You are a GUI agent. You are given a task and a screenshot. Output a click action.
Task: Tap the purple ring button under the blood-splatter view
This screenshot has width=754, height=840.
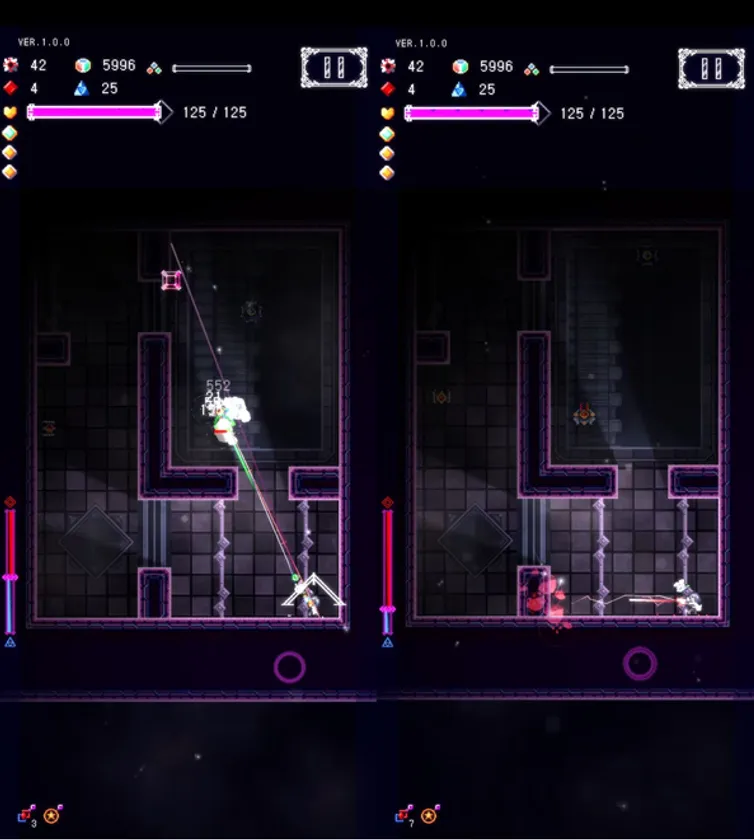pyautogui.click(x=640, y=662)
